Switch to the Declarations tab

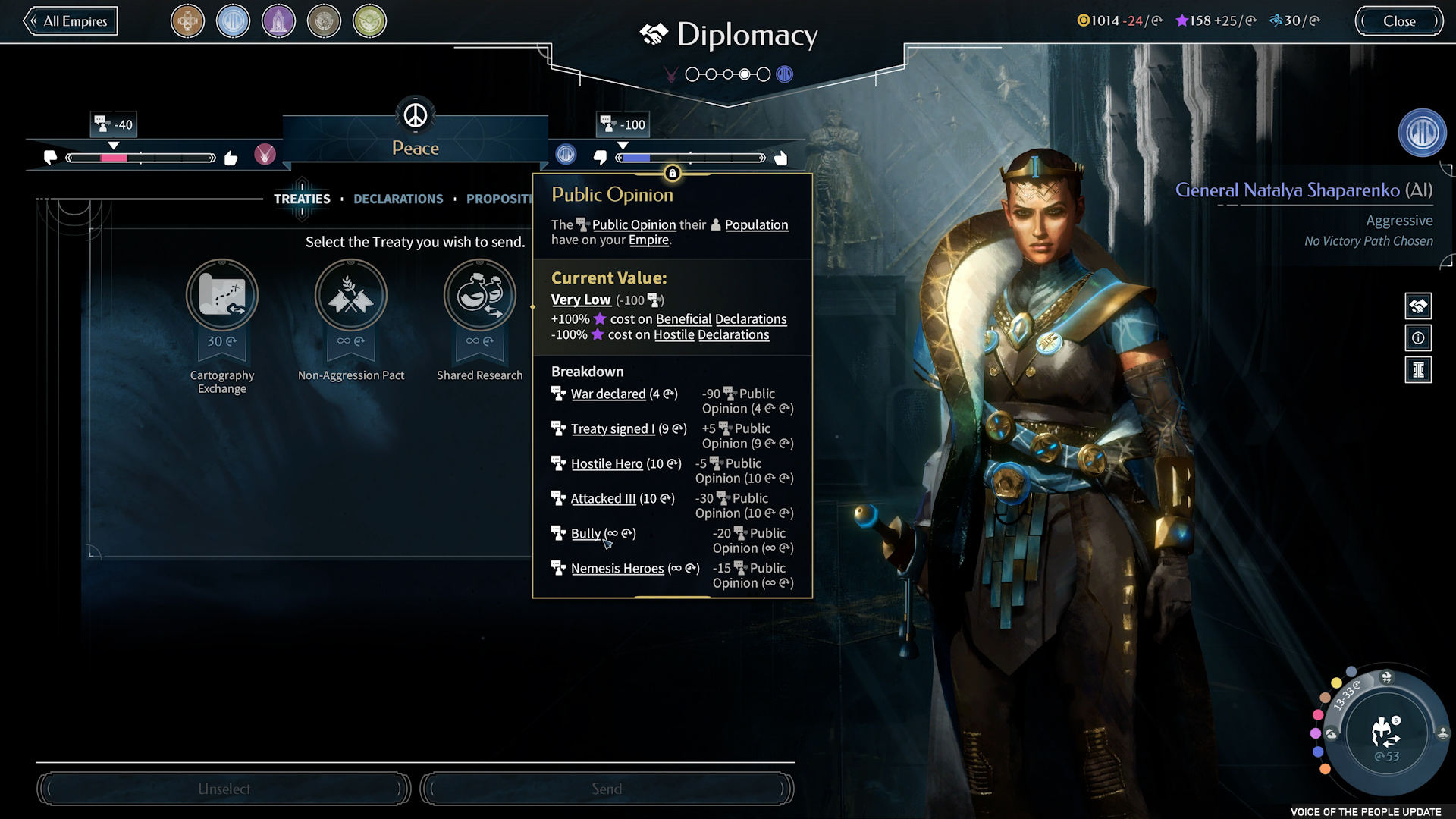398,199
